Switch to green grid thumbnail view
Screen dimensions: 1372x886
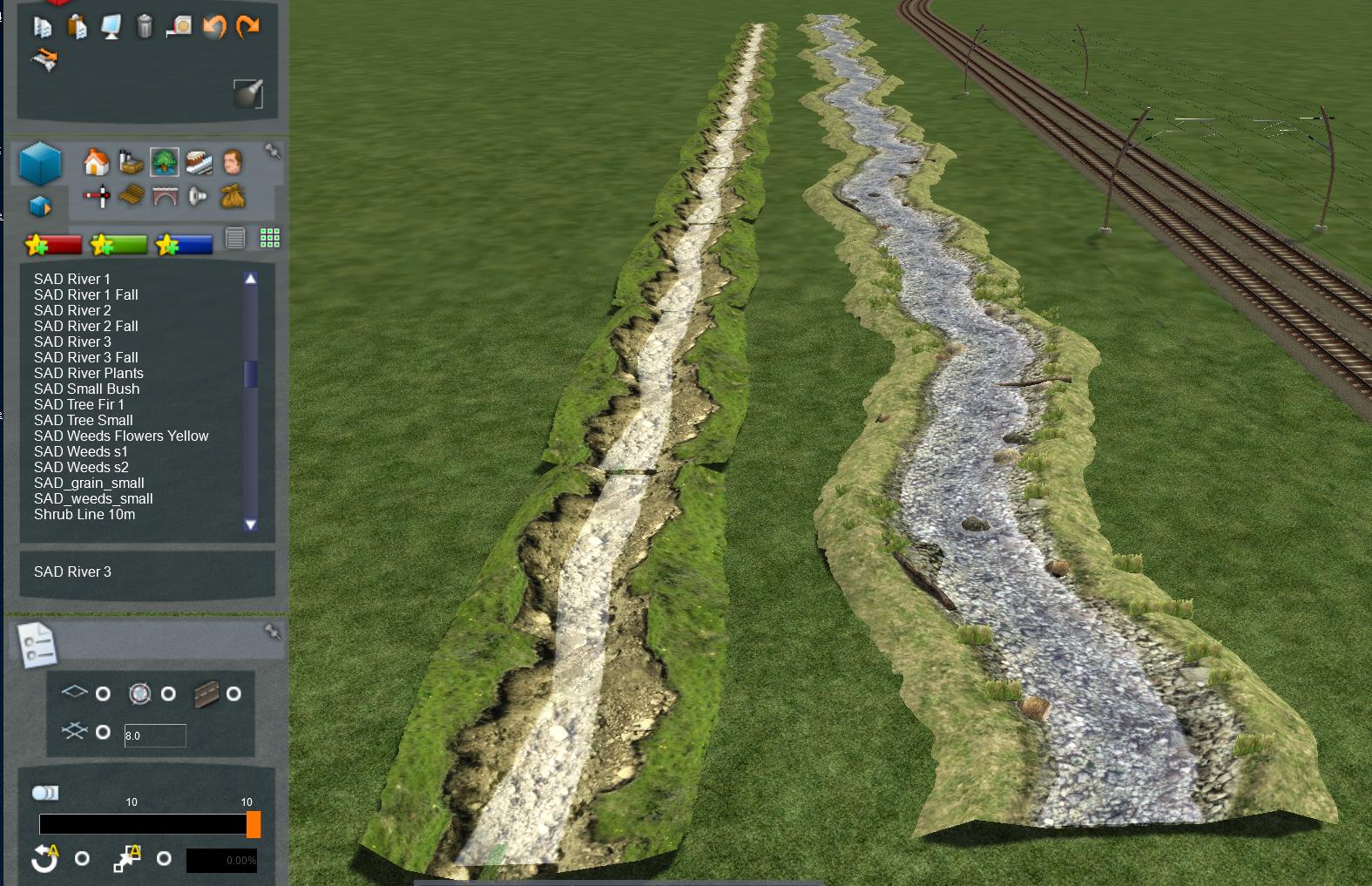[x=270, y=238]
